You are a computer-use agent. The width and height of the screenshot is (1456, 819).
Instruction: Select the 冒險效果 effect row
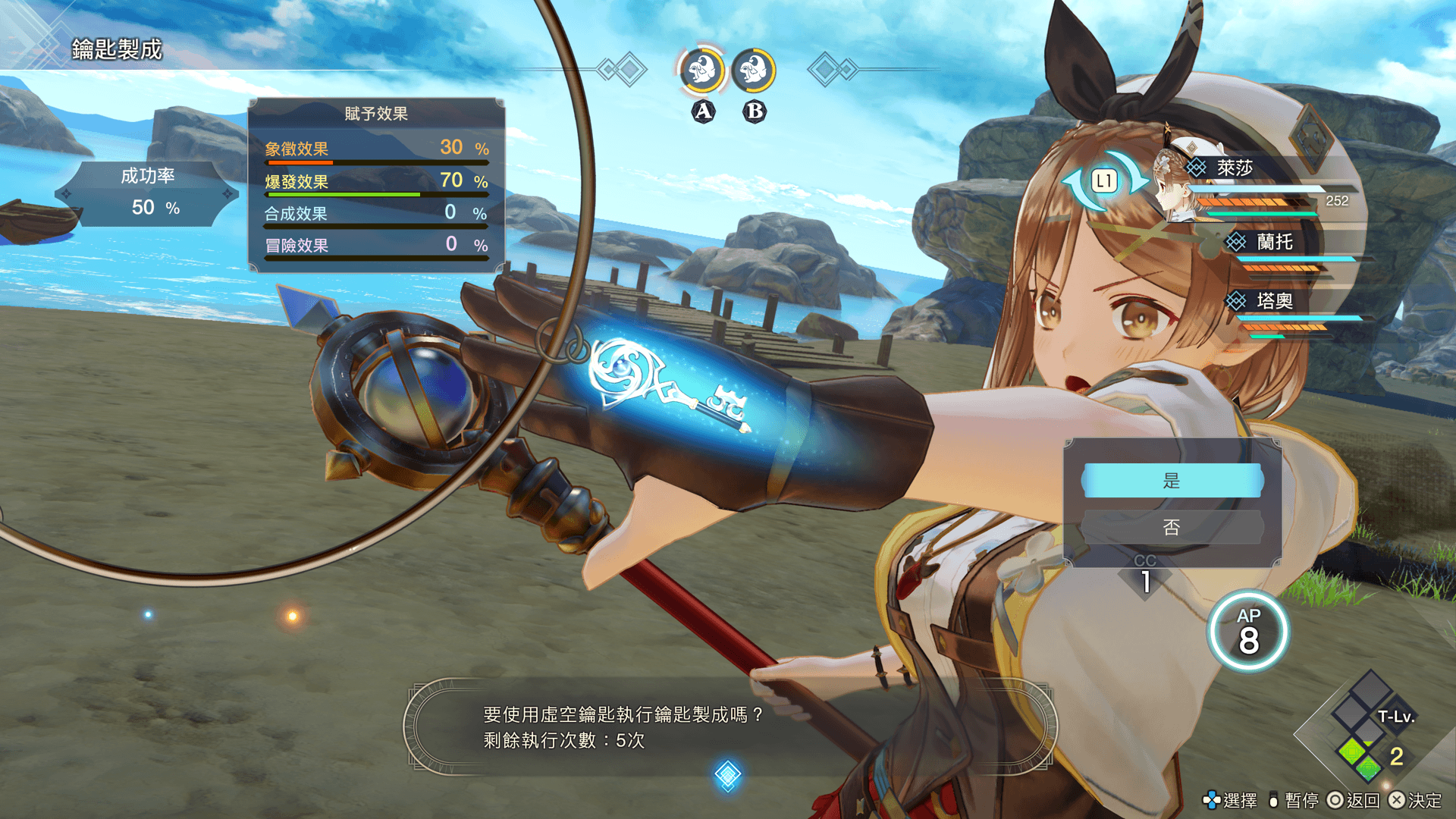click(376, 245)
